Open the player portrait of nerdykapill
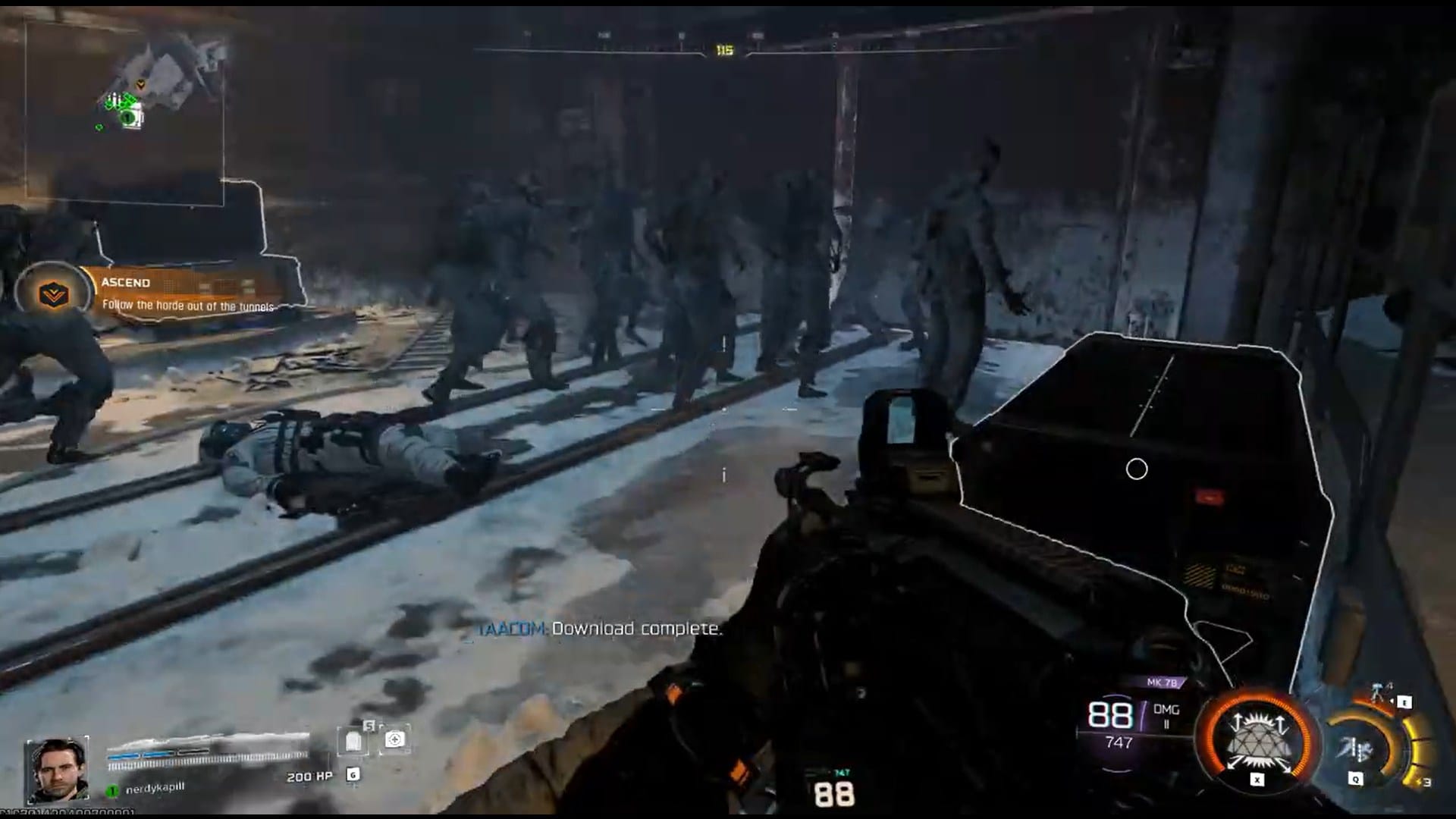The width and height of the screenshot is (1456, 819). pos(56,769)
